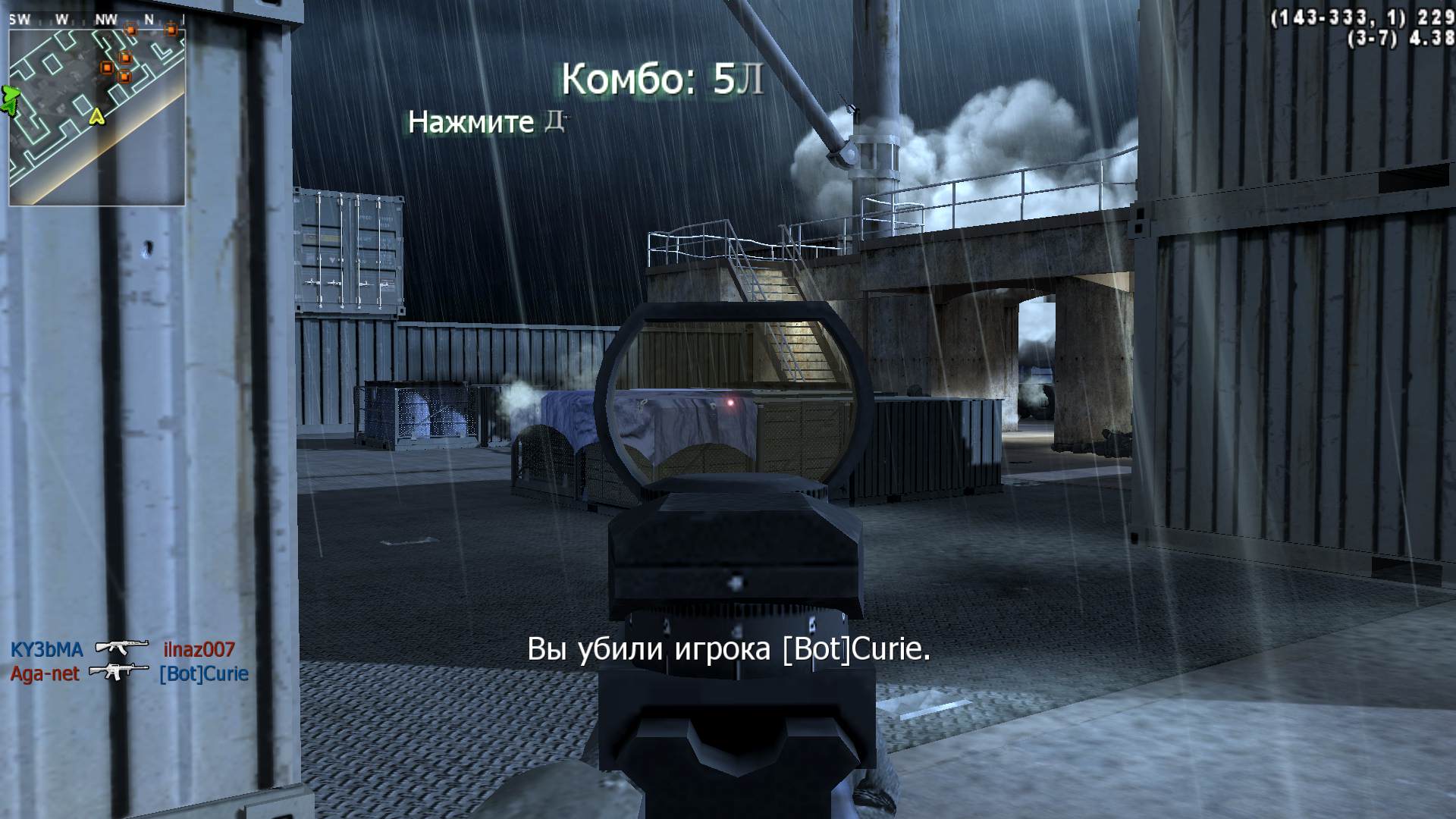Viewport: 1456px width, 819px height.
Task: Click the AK-47 kill feed weapon icon
Action: point(121,648)
